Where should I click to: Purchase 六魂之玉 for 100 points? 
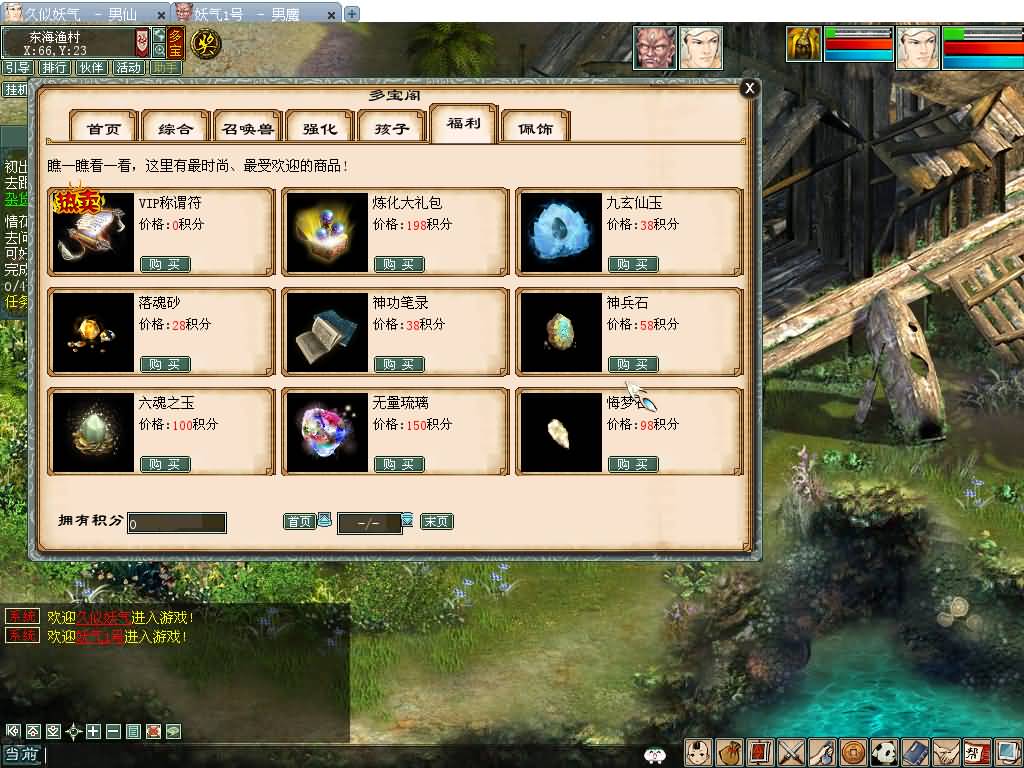click(165, 464)
